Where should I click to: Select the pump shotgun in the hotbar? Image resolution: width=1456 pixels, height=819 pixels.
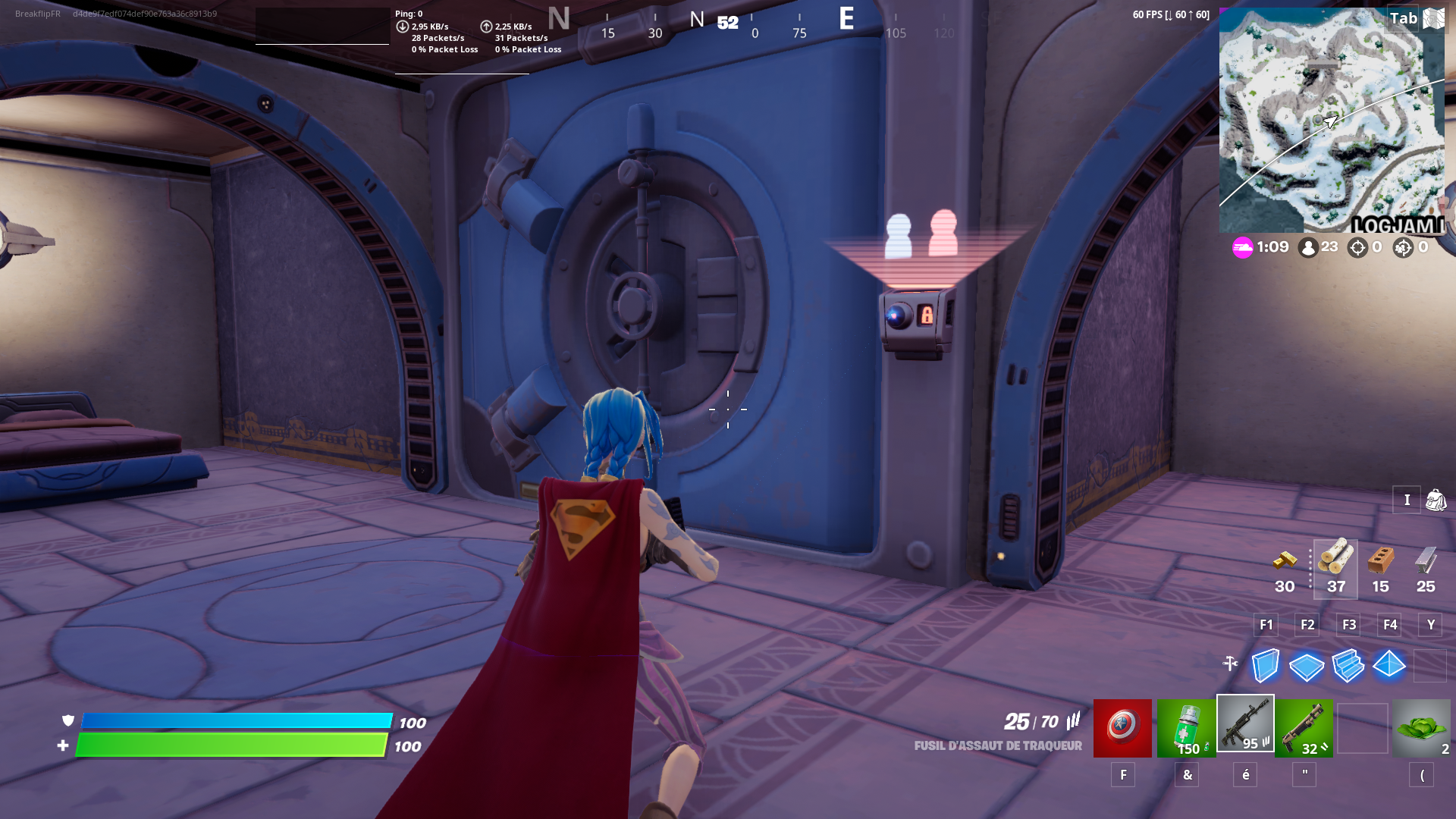point(1306,728)
